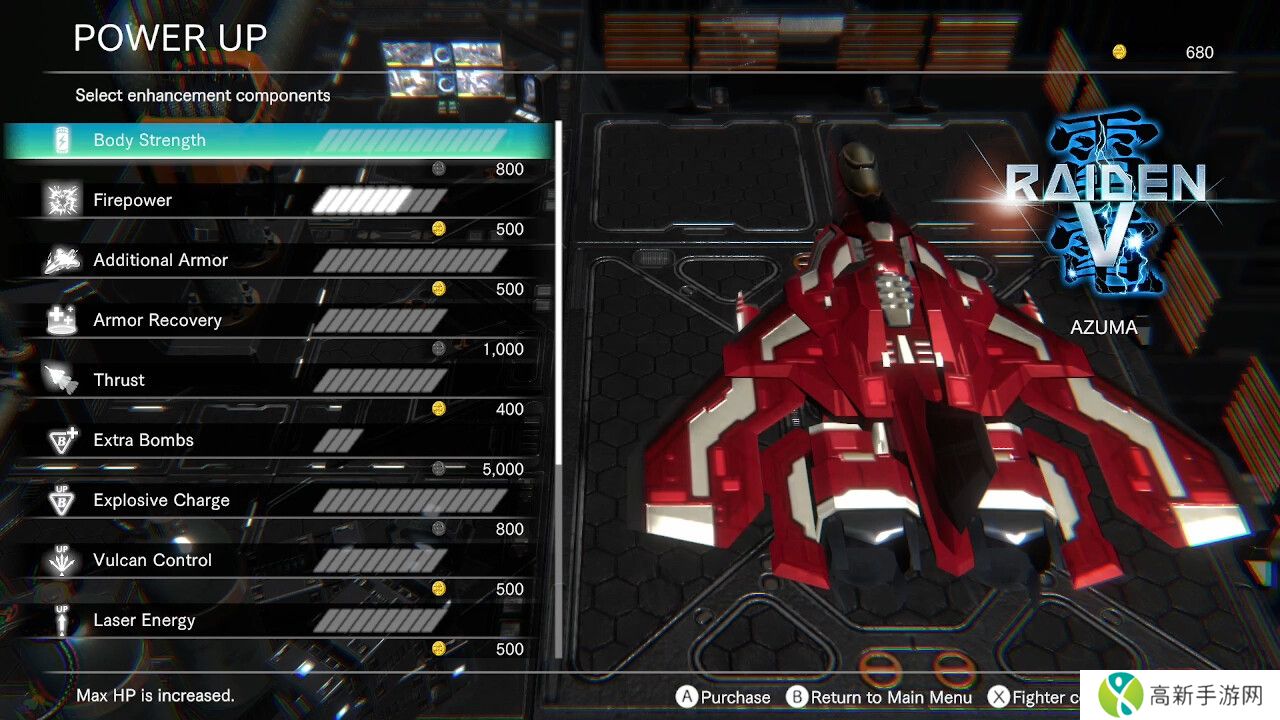The width and height of the screenshot is (1280, 720).
Task: Click the Purchase button
Action: tap(724, 697)
